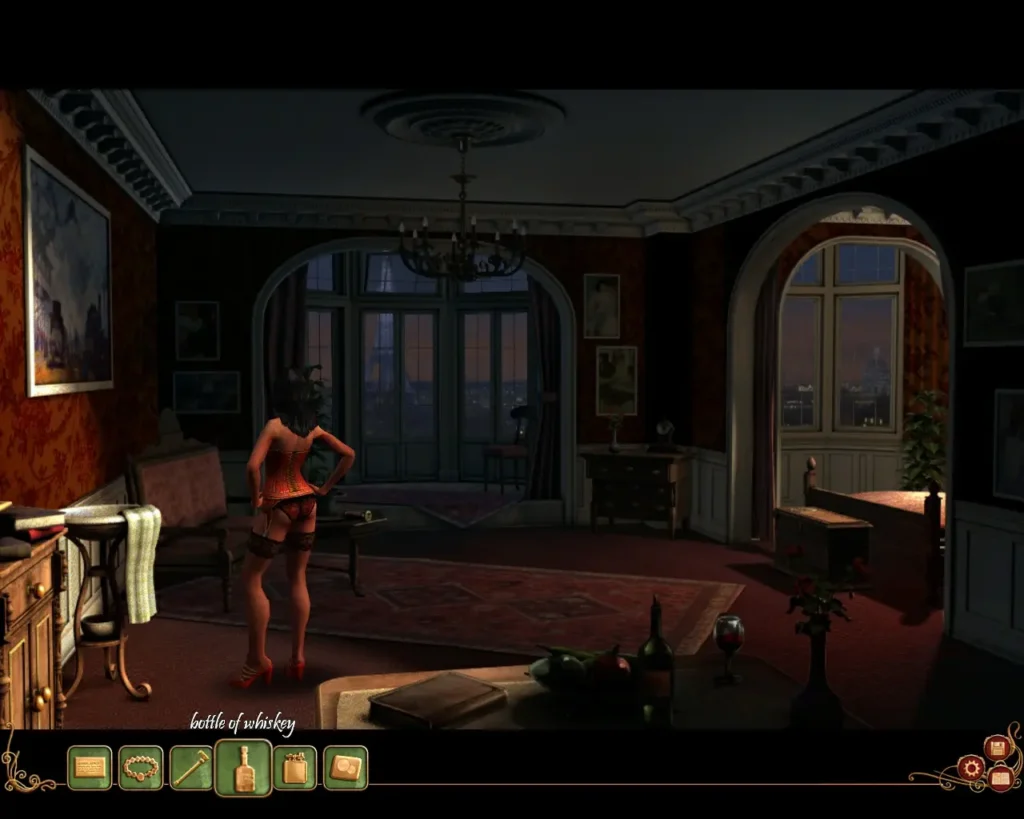The image size is (1024, 819).
Task: Open settings with the gear button
Action: [x=970, y=768]
